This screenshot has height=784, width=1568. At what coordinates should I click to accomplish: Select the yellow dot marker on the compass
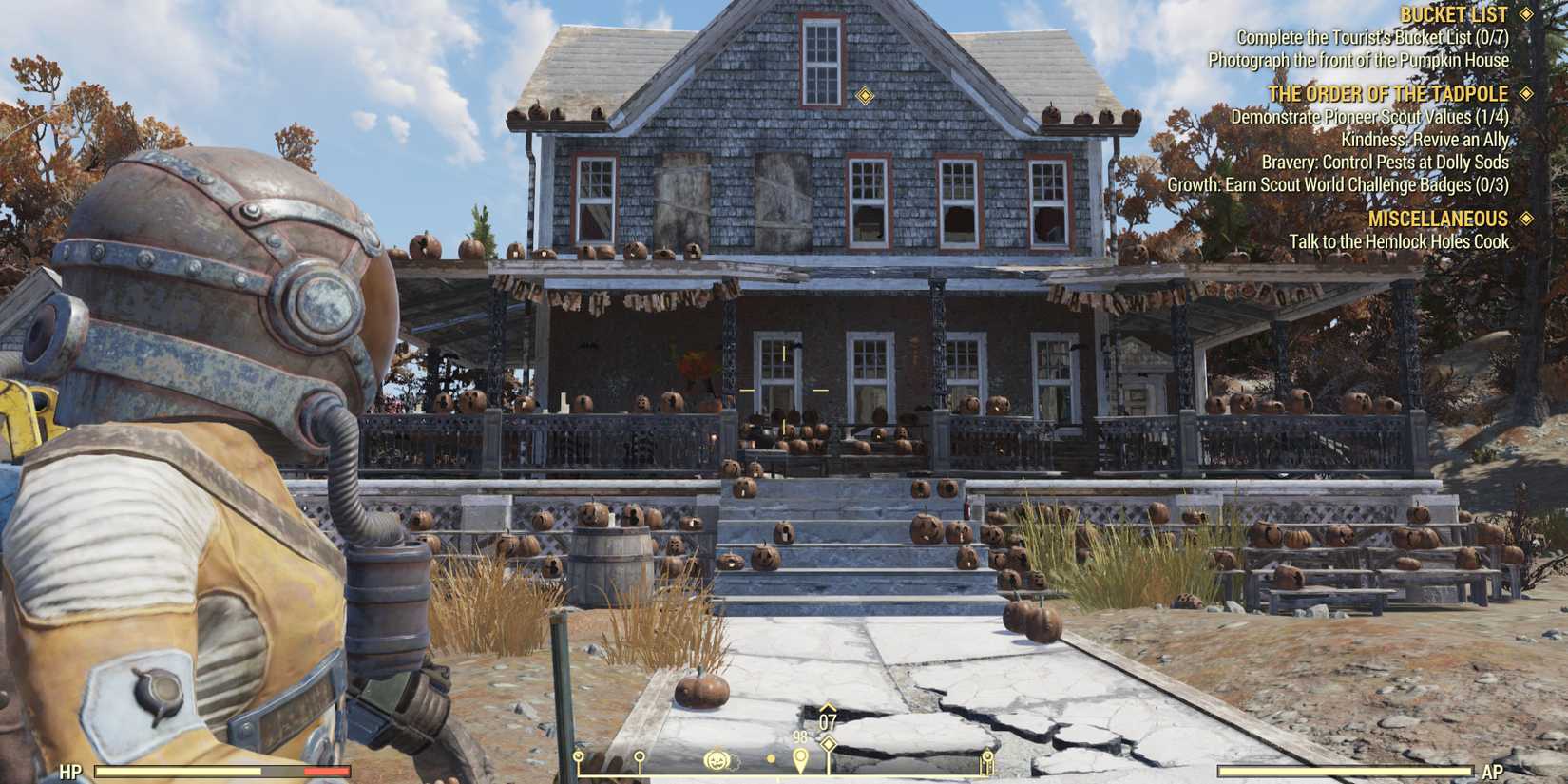(x=771, y=760)
